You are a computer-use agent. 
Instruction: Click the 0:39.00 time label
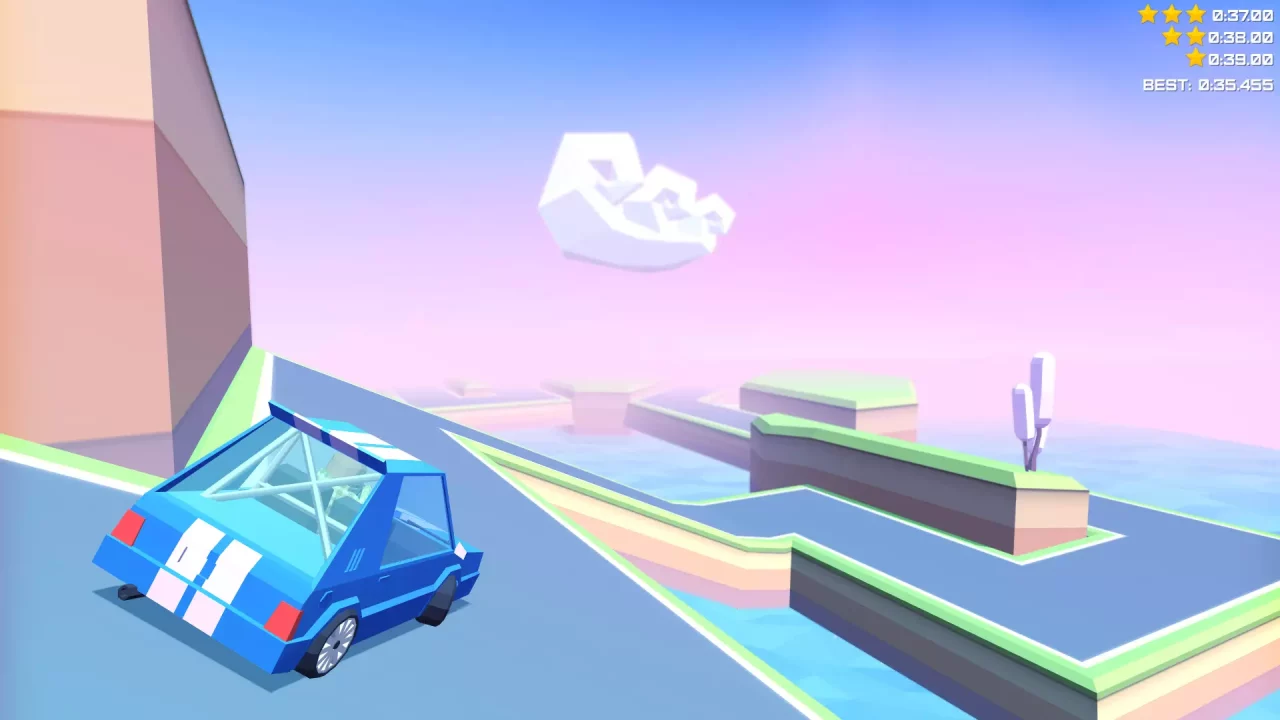(x=1240, y=57)
